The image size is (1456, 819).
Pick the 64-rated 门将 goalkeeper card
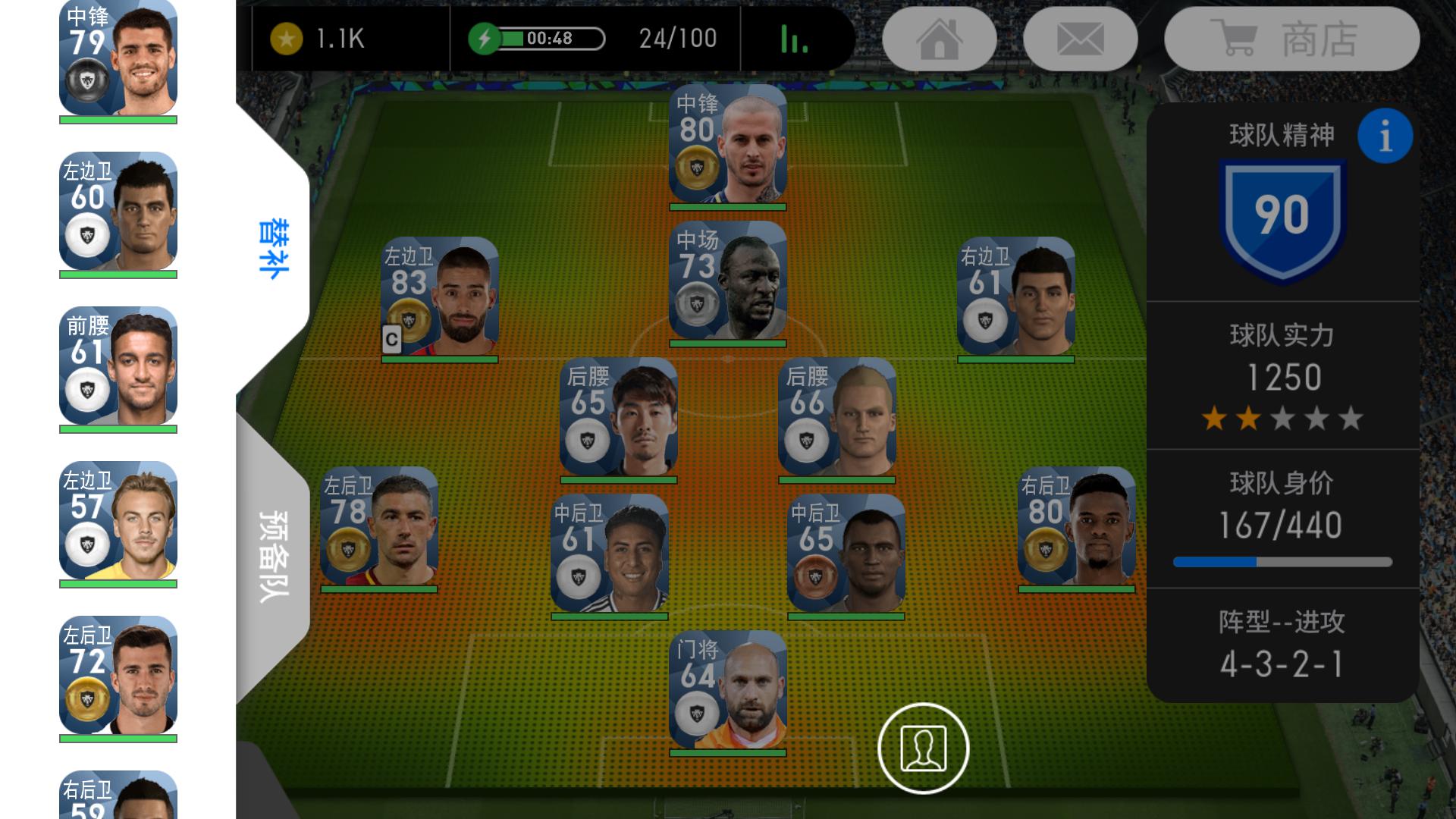[727, 691]
